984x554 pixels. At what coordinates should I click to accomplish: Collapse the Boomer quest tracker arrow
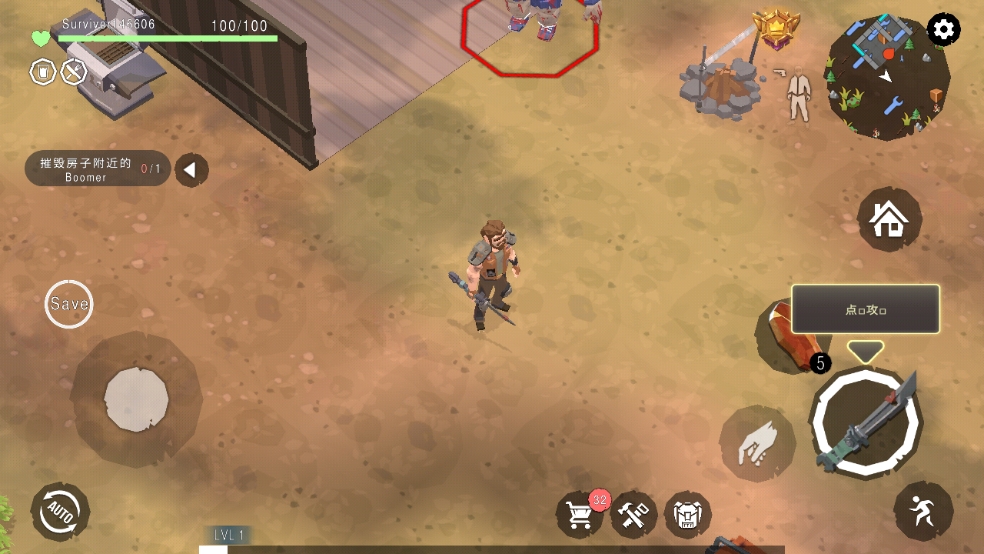(x=191, y=170)
